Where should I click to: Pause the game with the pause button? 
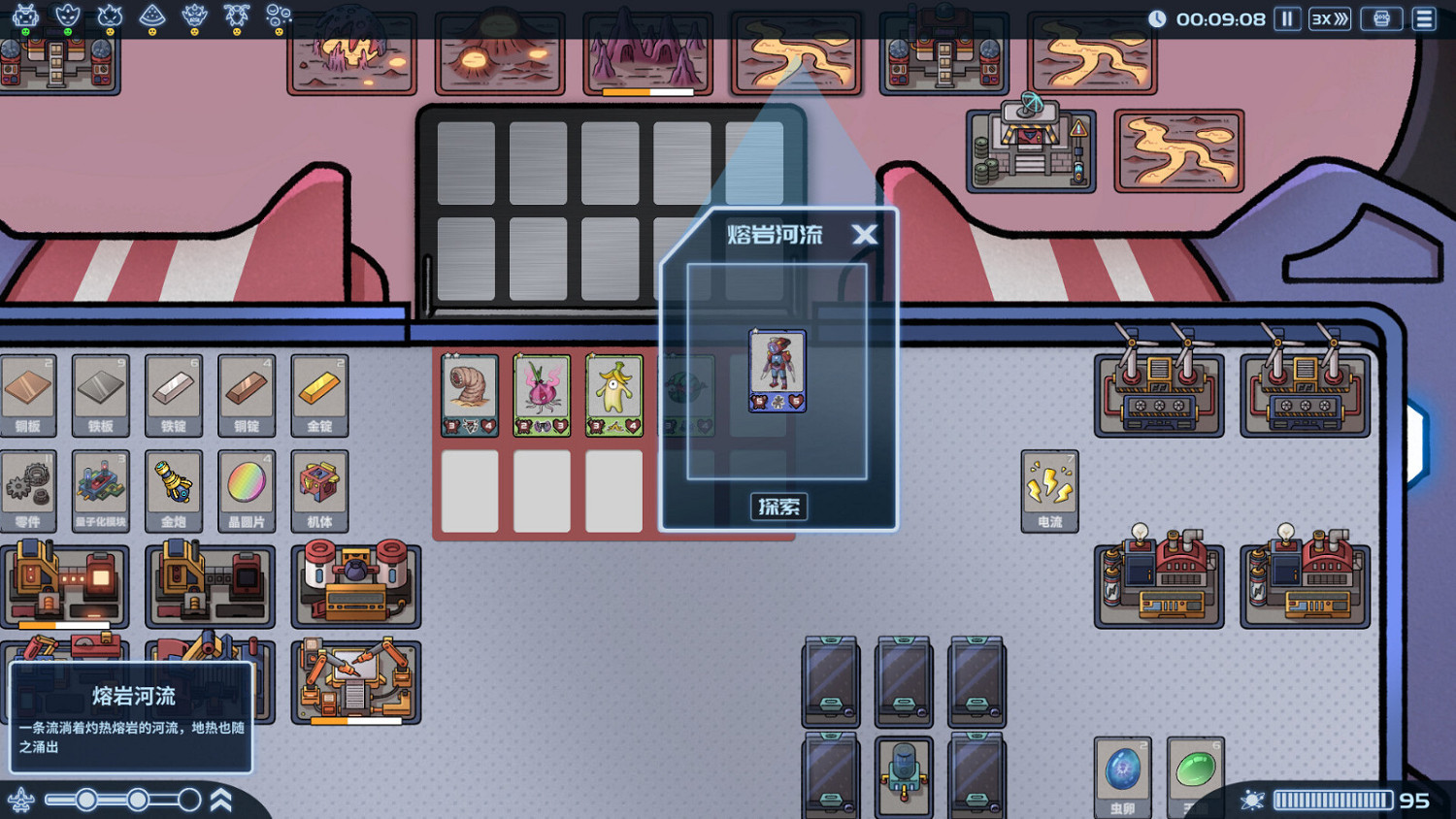click(x=1286, y=18)
